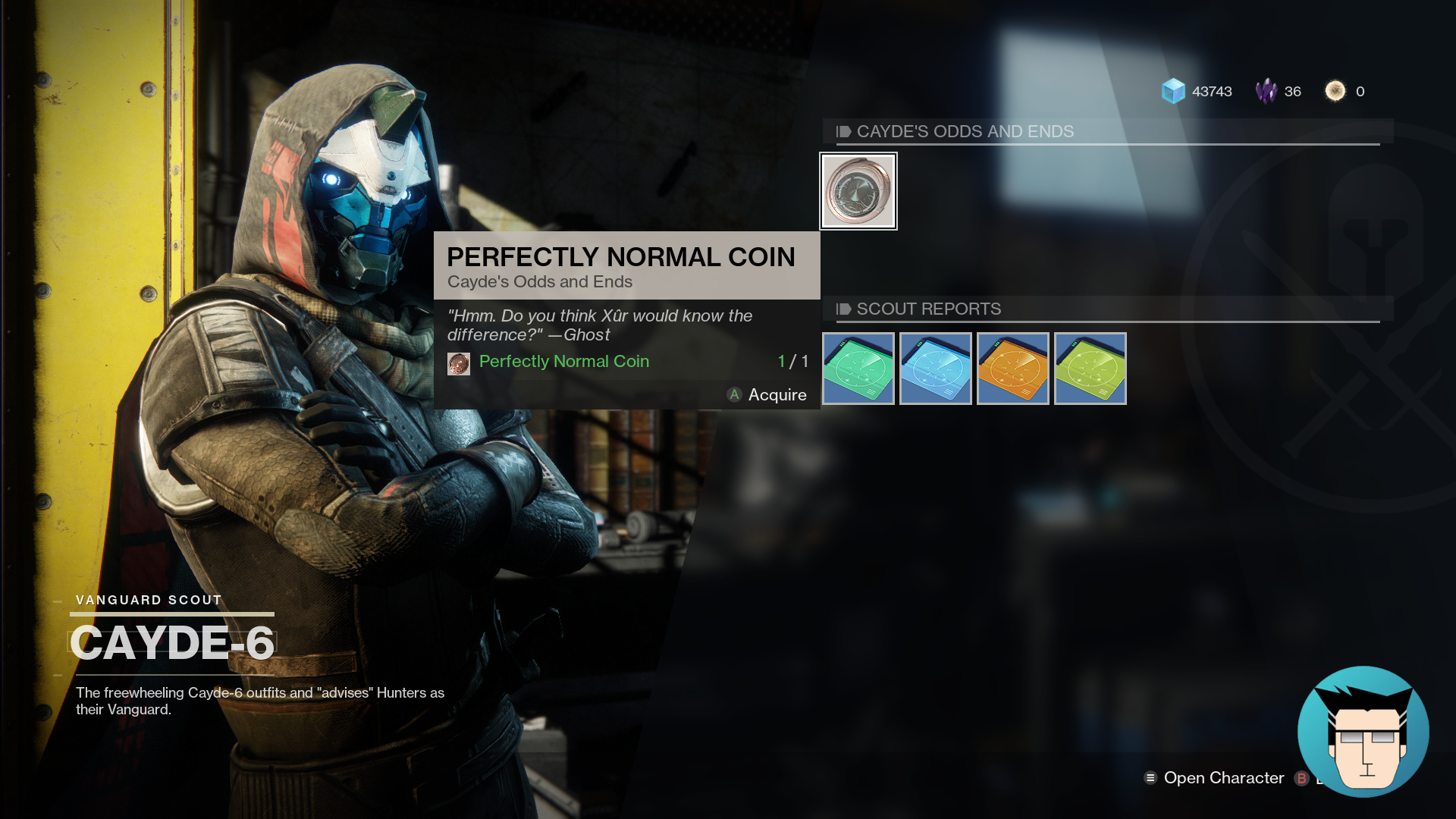Select the Glimmer currency cube icon
This screenshot has width=1456, height=819.
point(1175,91)
